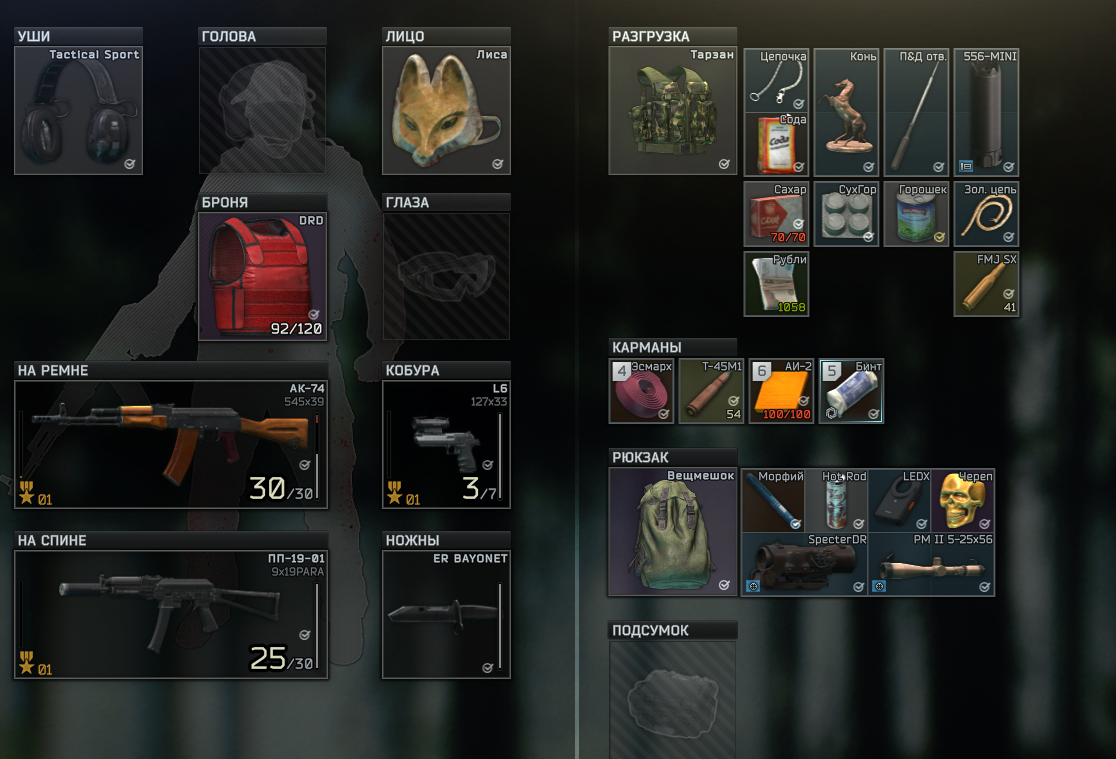Screen dimensions: 1116x759
Task: Select the Бинт bandage in pockets
Action: point(851,391)
